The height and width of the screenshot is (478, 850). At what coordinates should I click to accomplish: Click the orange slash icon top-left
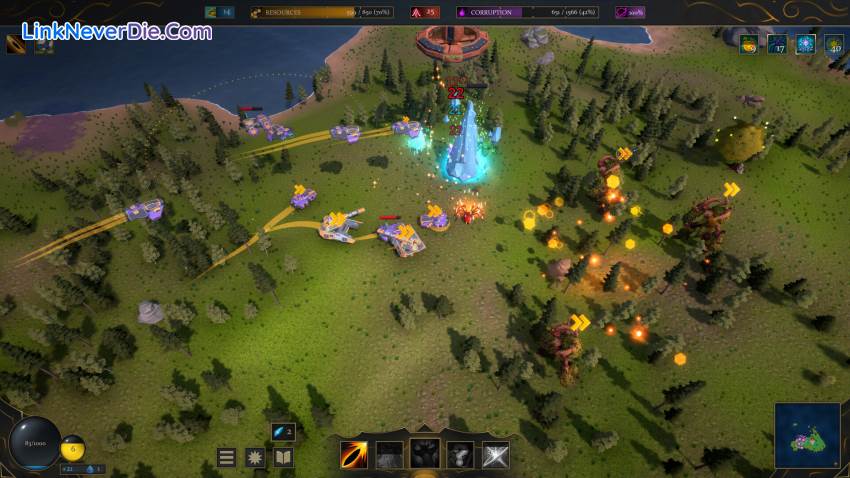click(x=16, y=44)
